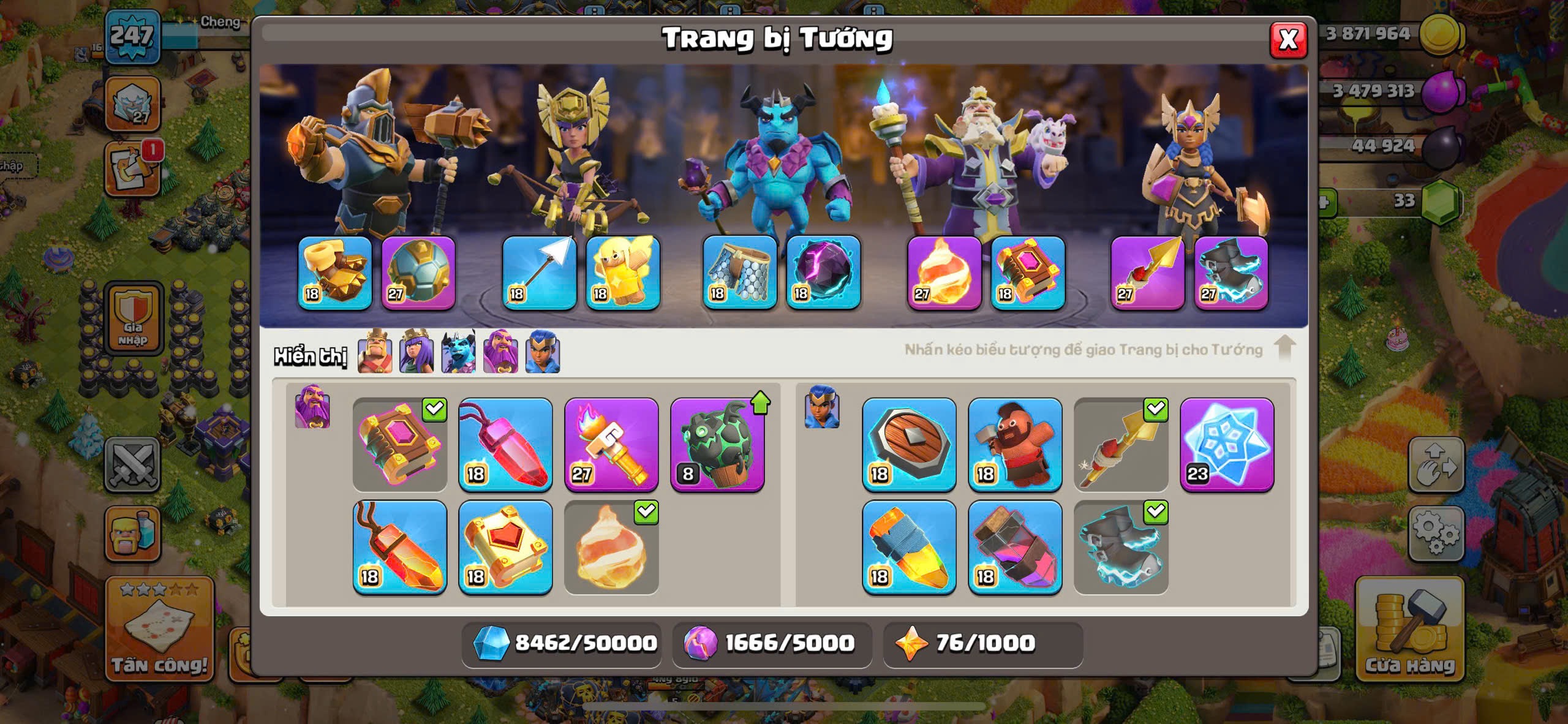Close the Trang bị Tướng window
Viewport: 1568px width, 724px height.
1287,40
